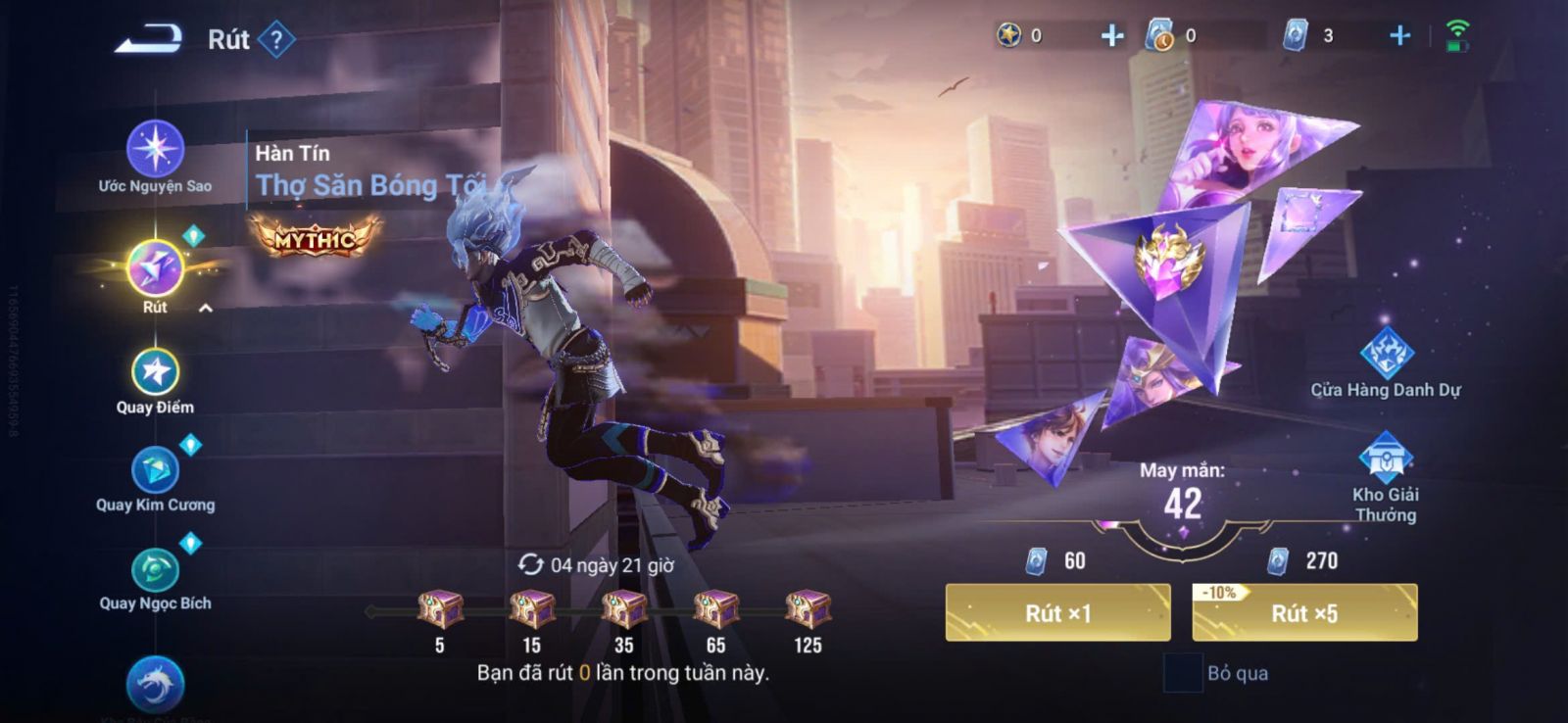Collapse the Rút submenu arrow
Image resolution: width=1568 pixels, height=723 pixels.
[206, 309]
